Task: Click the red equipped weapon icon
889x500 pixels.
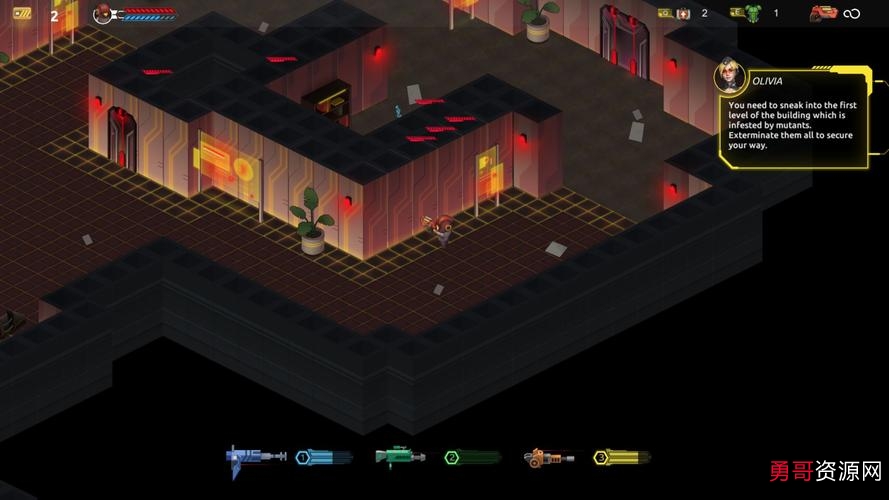Action: pos(822,13)
